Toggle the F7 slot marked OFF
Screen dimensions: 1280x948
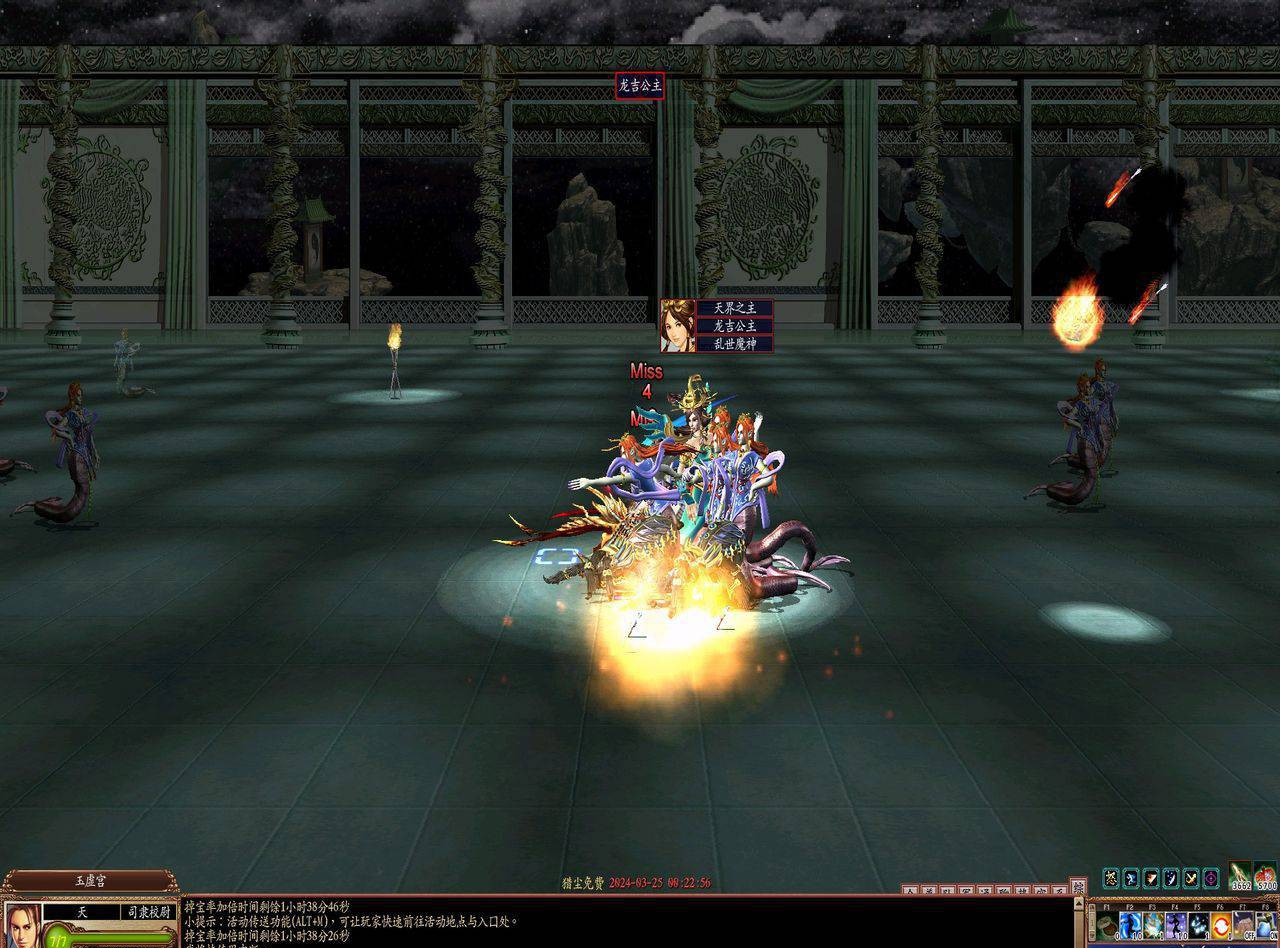(x=1244, y=927)
